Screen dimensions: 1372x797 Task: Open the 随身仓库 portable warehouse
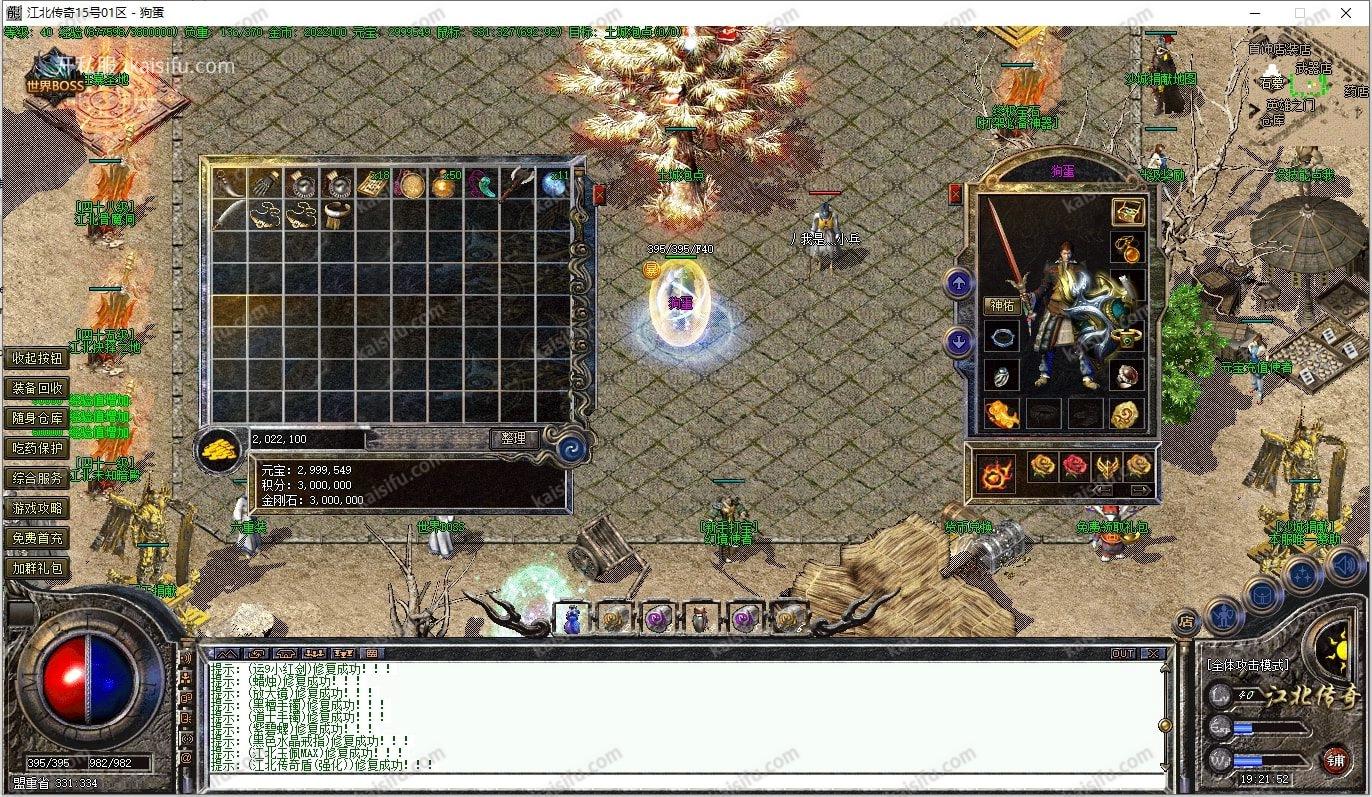tap(38, 418)
